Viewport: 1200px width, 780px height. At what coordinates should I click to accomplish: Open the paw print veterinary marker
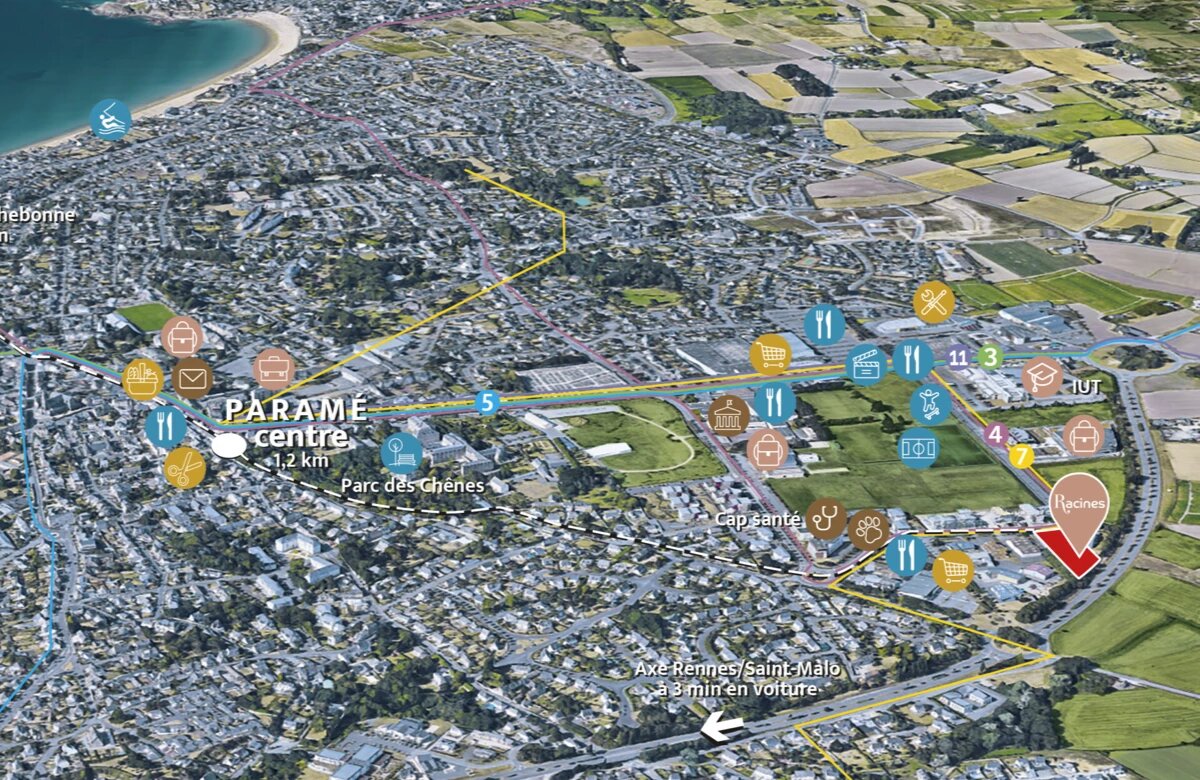click(x=869, y=528)
